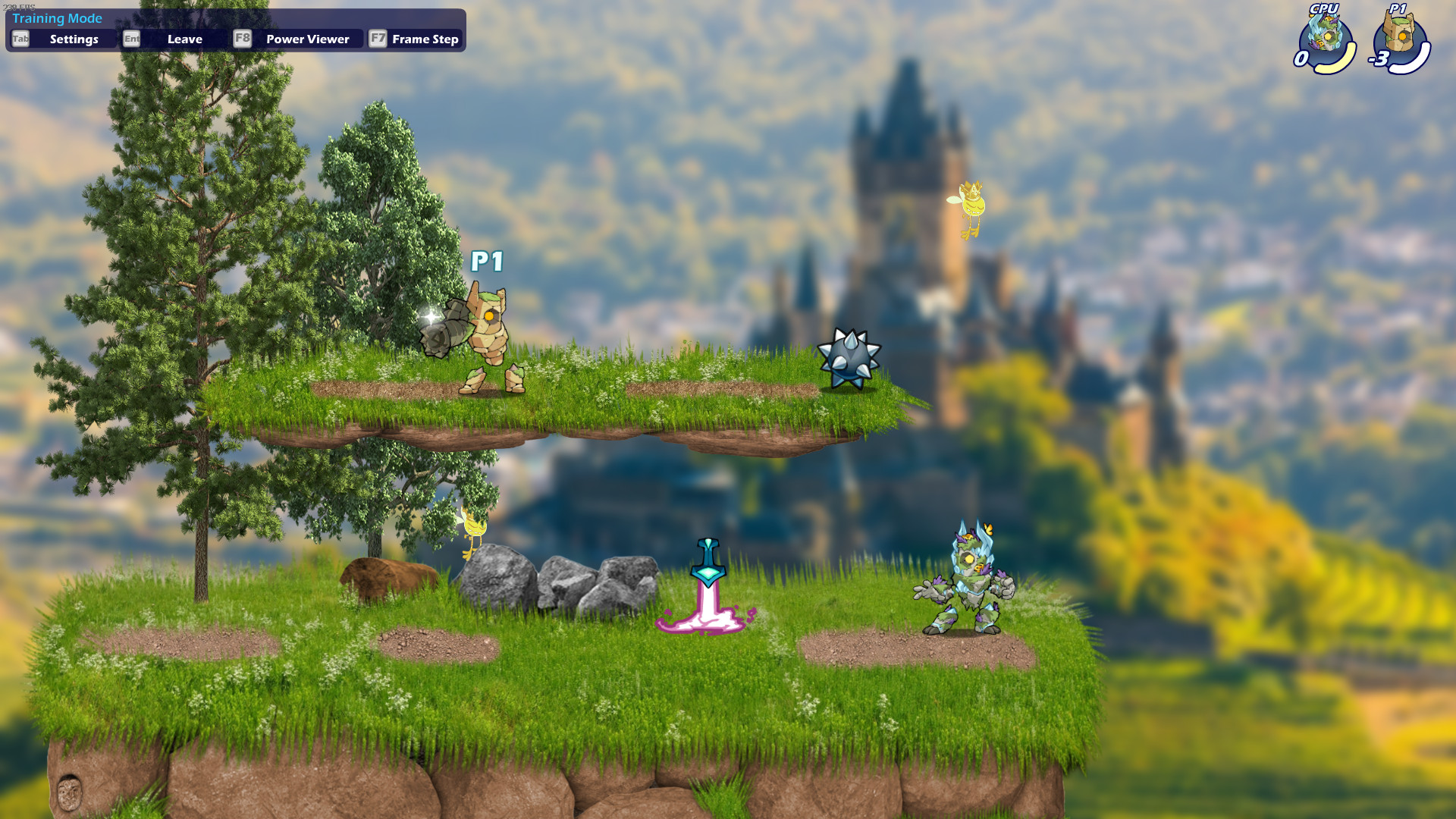Click the F8 key icon for Power Viewer
1456x819 pixels.
pos(242,39)
